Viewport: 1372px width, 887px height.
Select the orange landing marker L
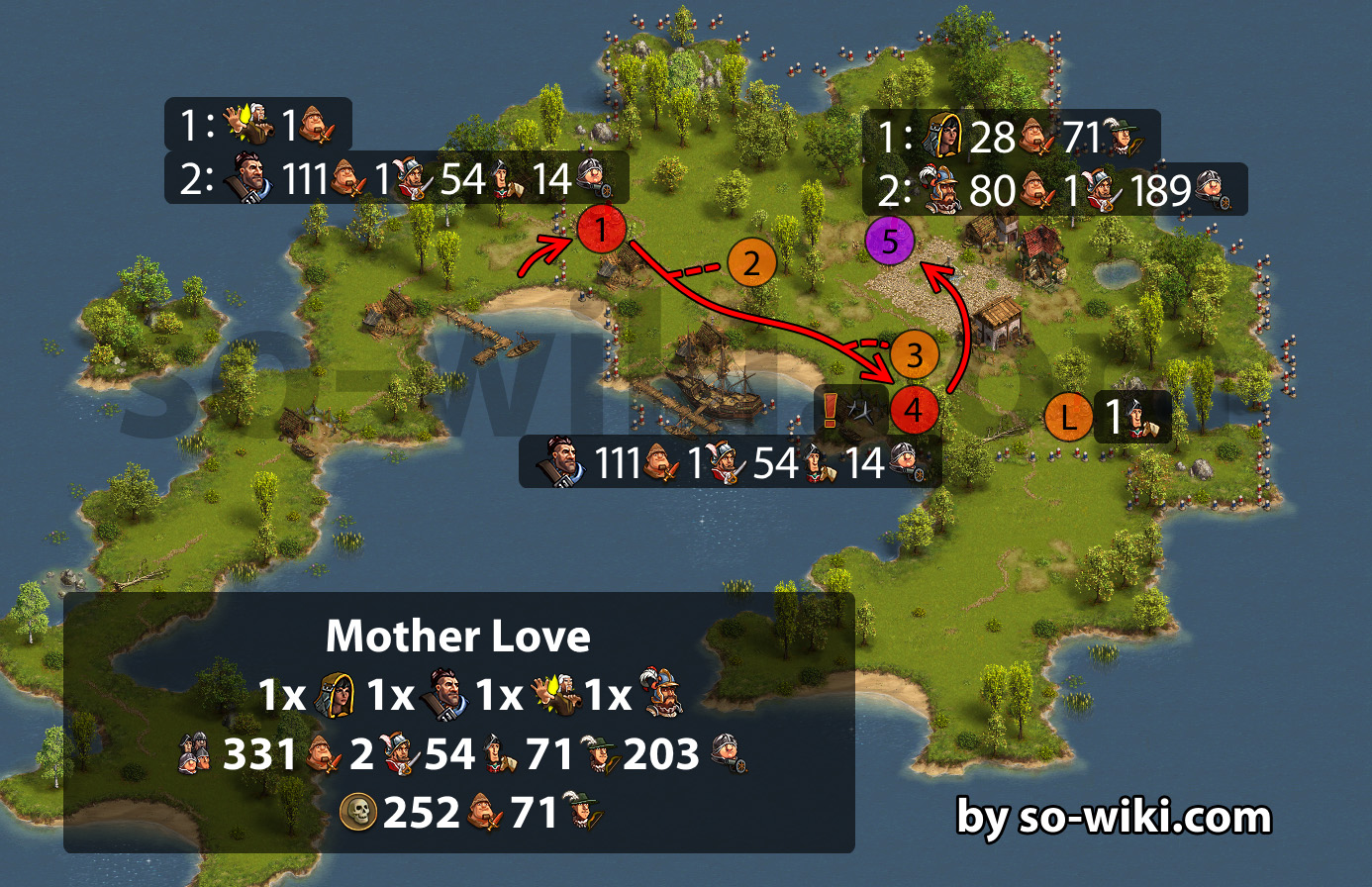[1068, 417]
